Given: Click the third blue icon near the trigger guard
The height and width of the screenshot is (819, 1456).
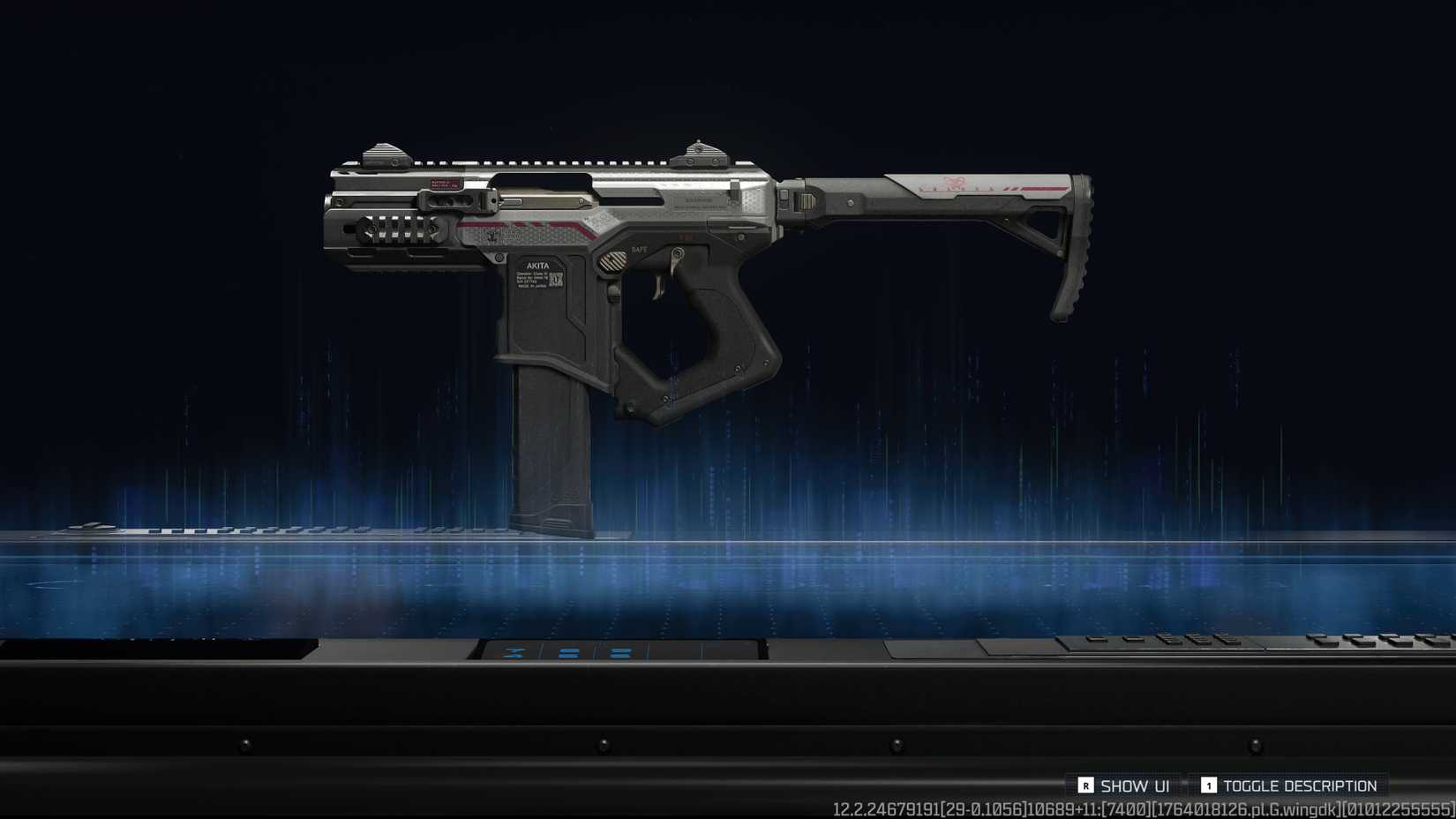Looking at the screenshot, I should (620, 653).
